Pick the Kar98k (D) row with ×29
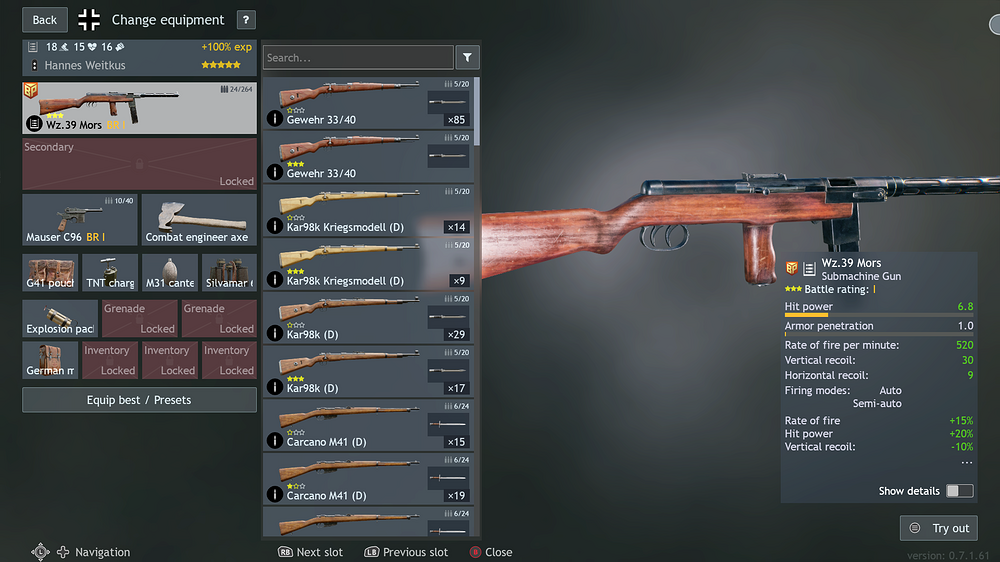This screenshot has height=562, width=1000. tap(370, 318)
